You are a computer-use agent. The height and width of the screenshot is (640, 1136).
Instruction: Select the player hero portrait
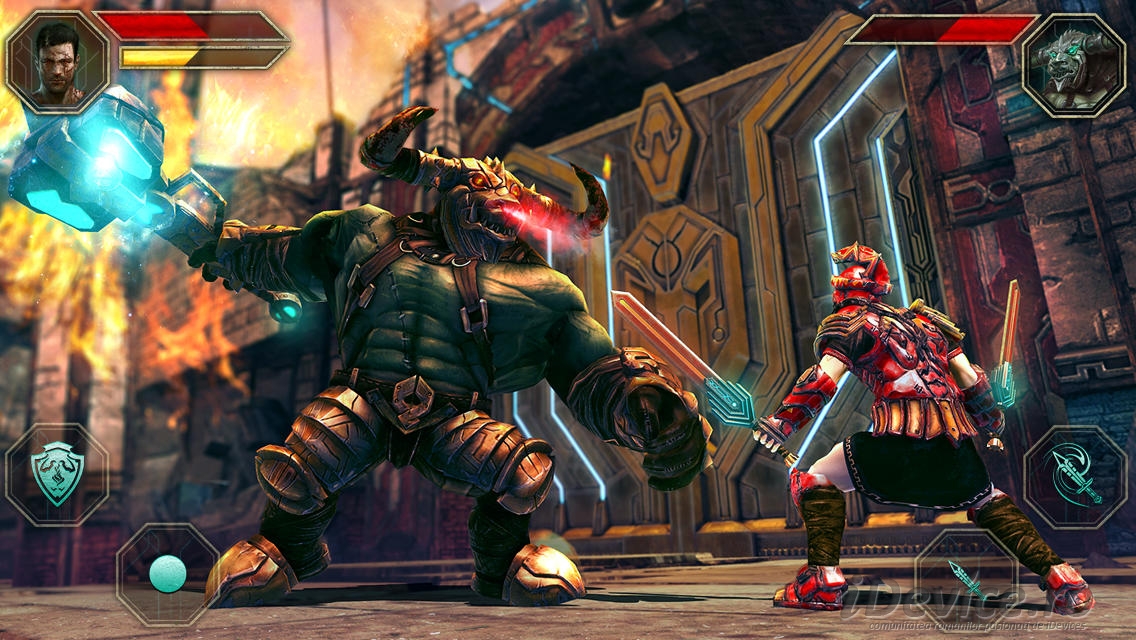58,60
